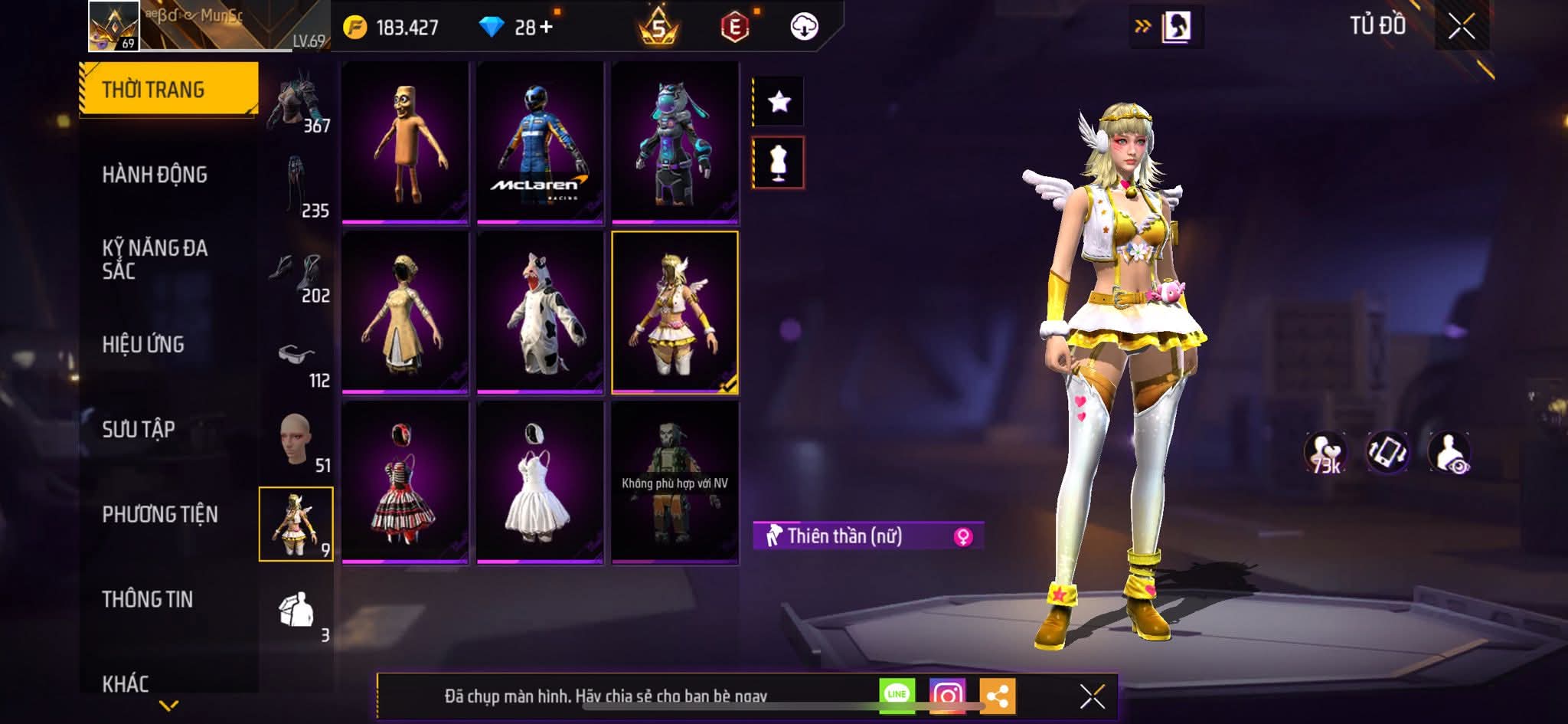1568x724 pixels.
Task: Close the wardrobe screen
Action: tap(1461, 27)
